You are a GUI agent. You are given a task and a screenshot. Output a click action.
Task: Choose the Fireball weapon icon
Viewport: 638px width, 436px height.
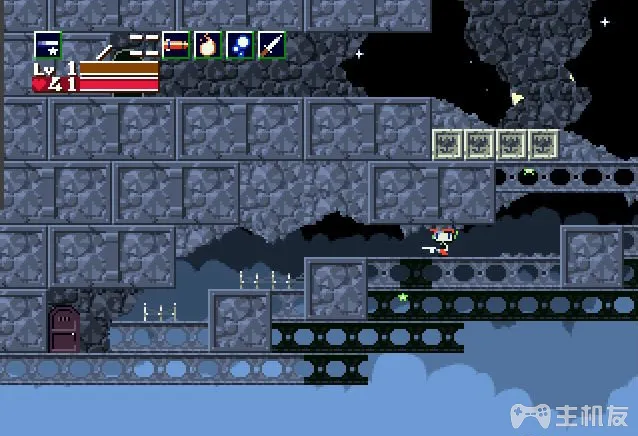coord(208,45)
